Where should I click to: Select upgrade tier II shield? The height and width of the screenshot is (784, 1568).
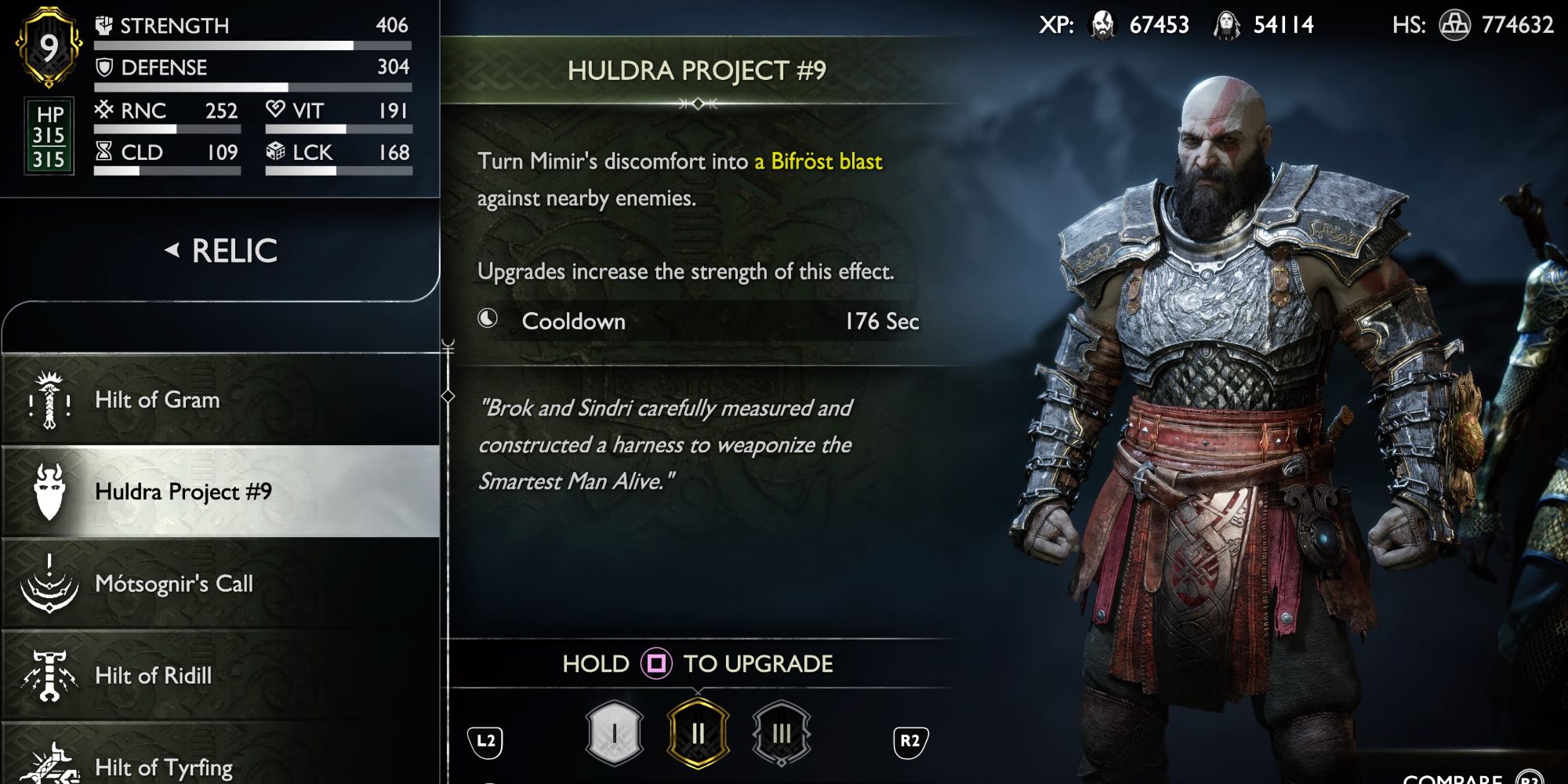pyautogui.click(x=700, y=735)
